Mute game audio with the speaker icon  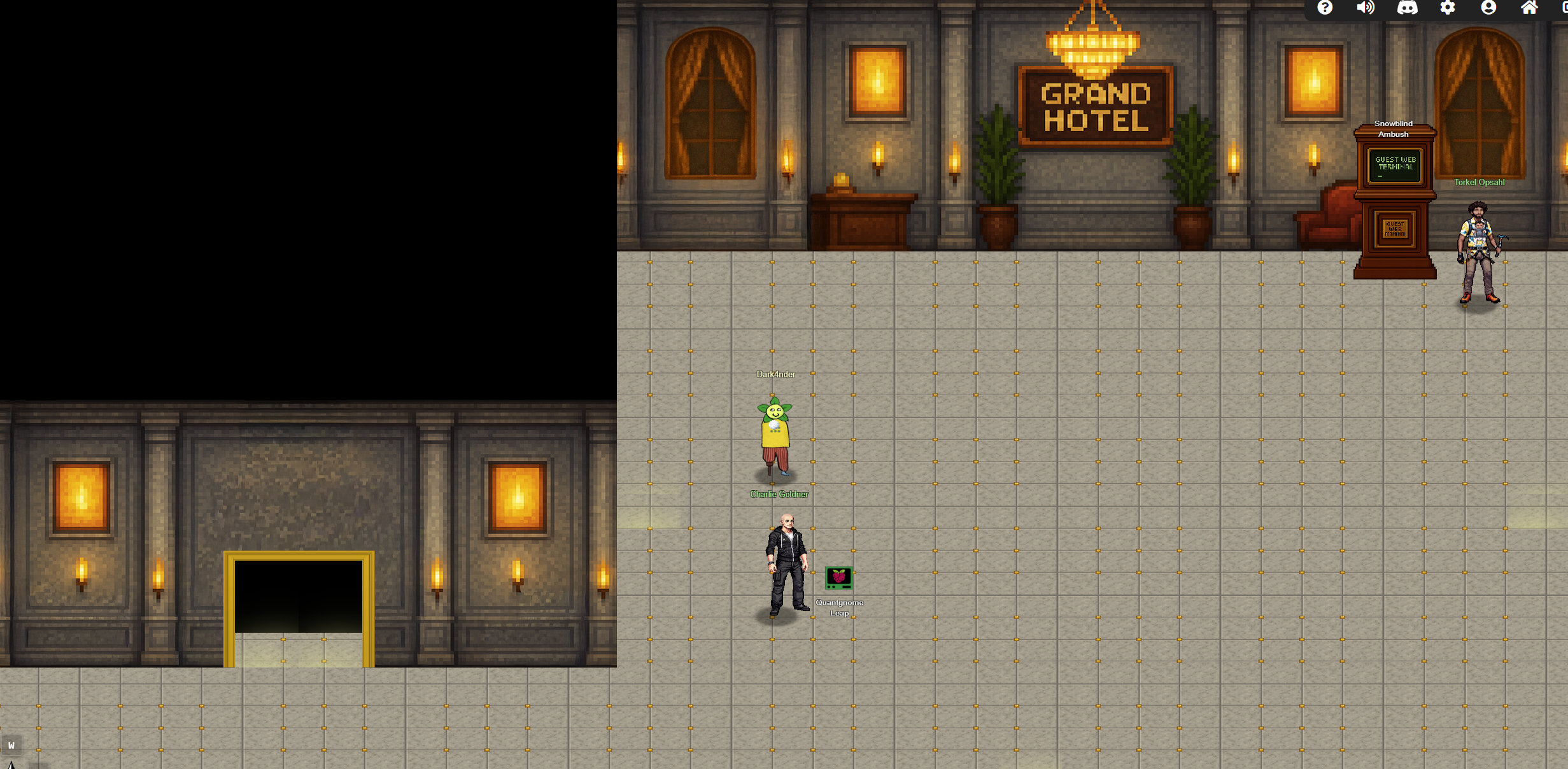[x=1366, y=8]
